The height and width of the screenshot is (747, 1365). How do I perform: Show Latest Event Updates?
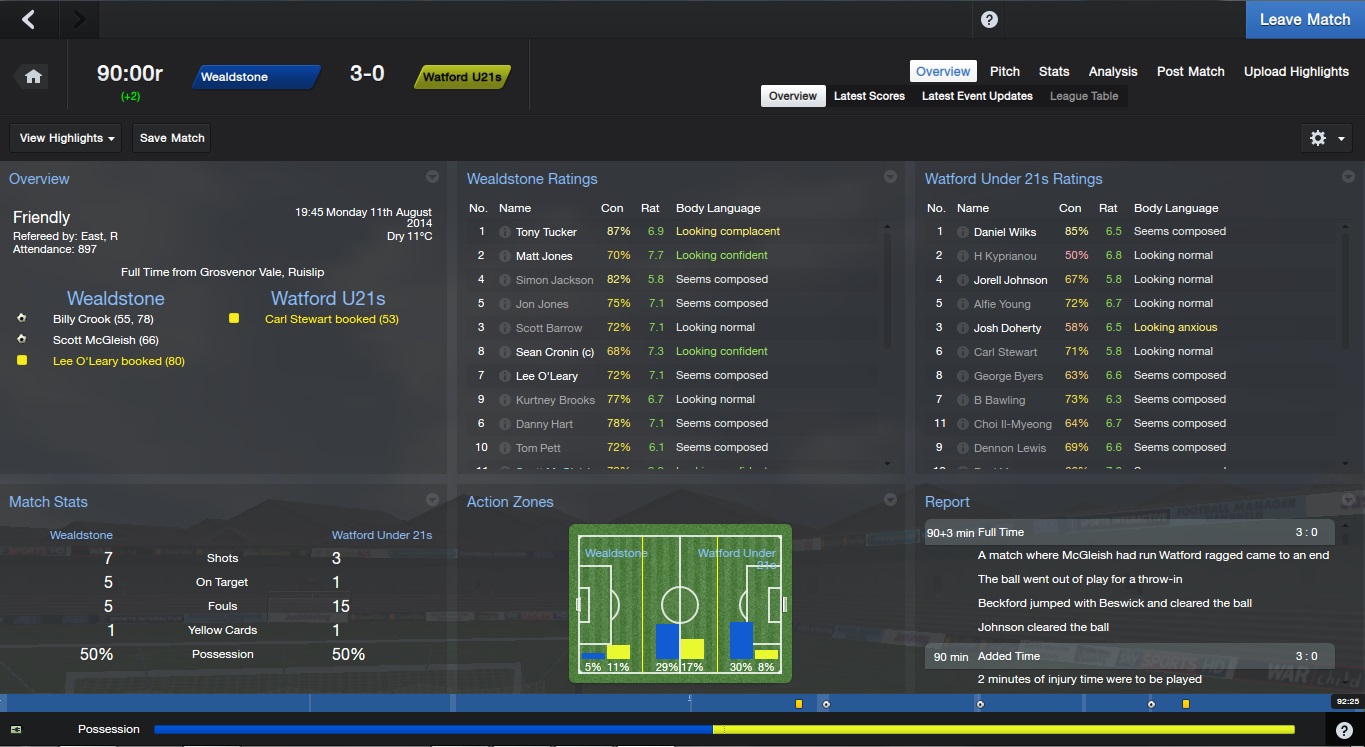tap(977, 96)
